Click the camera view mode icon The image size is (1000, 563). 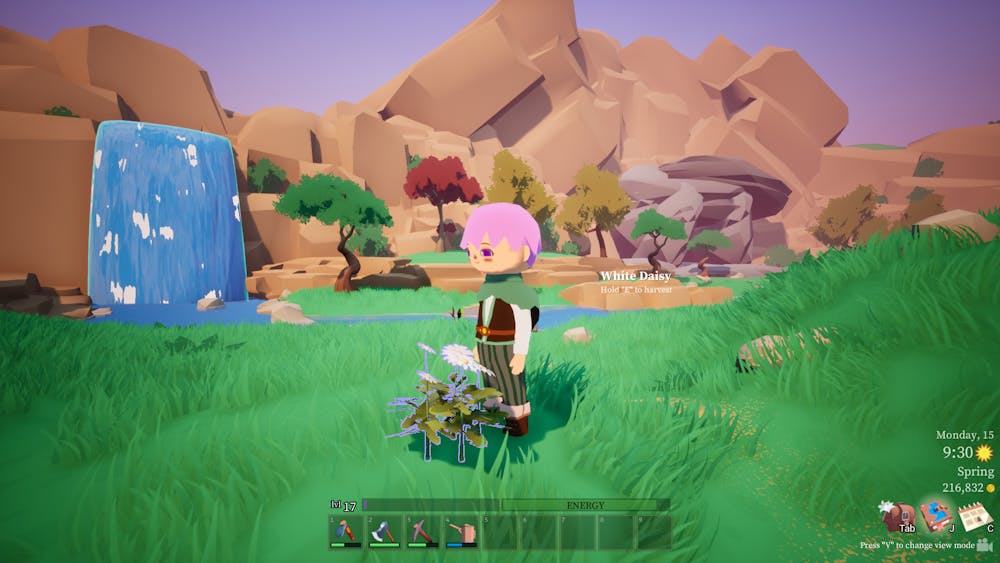click(x=985, y=545)
